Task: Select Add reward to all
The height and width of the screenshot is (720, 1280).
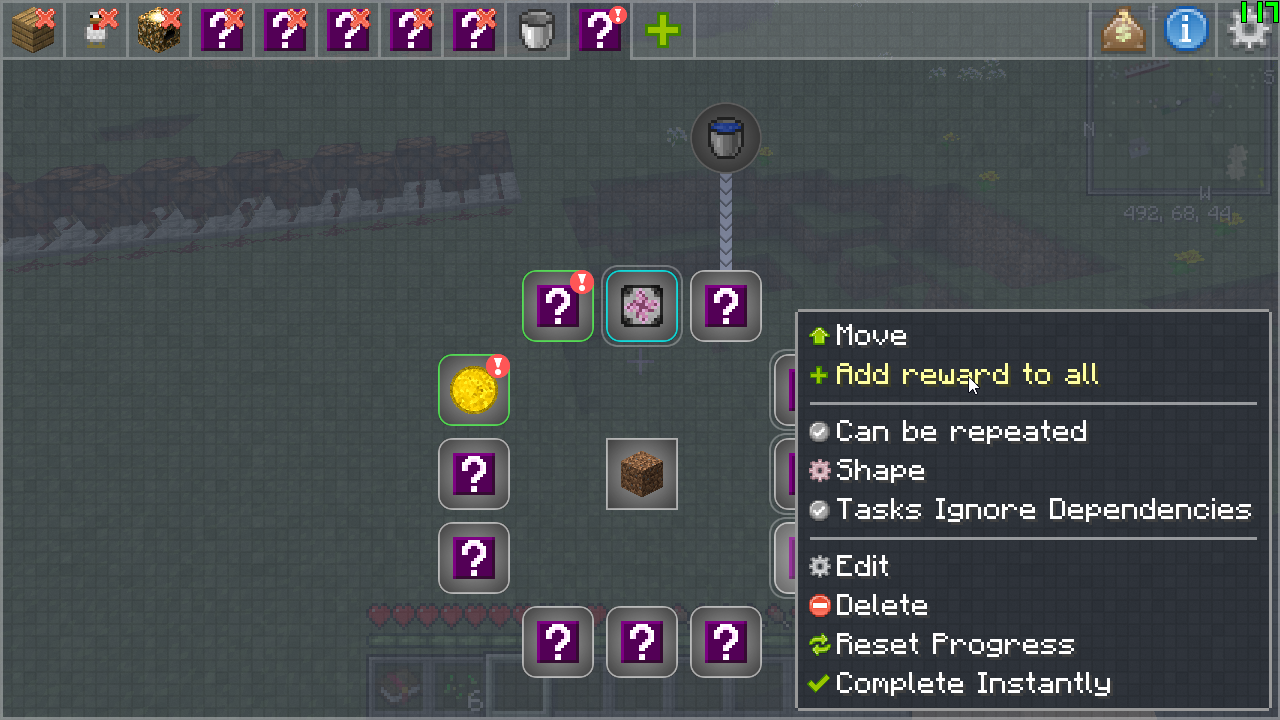Action: coord(966,375)
